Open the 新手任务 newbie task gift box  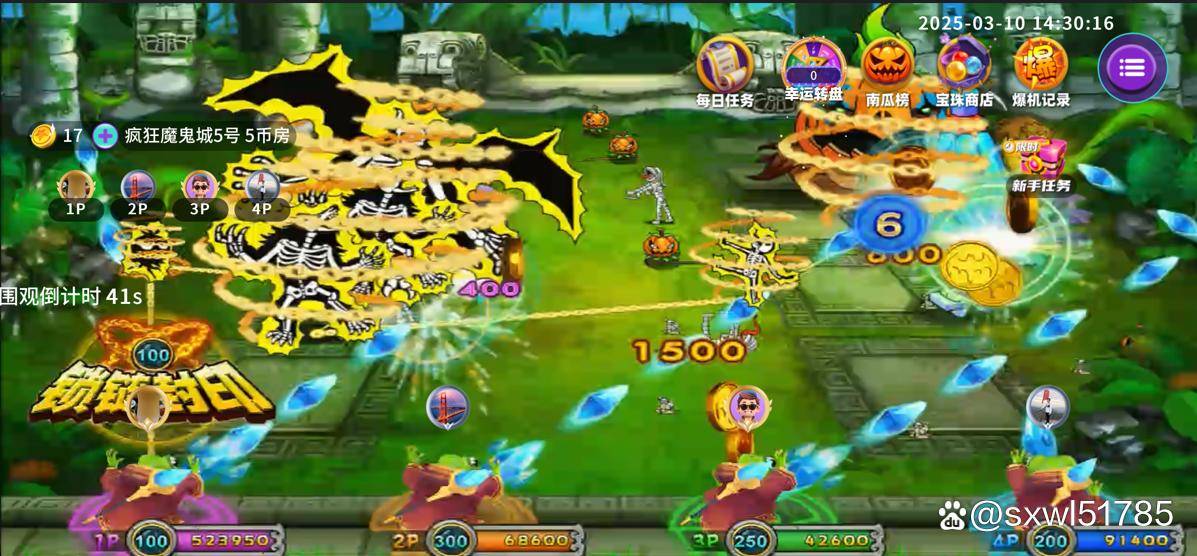click(x=1041, y=160)
